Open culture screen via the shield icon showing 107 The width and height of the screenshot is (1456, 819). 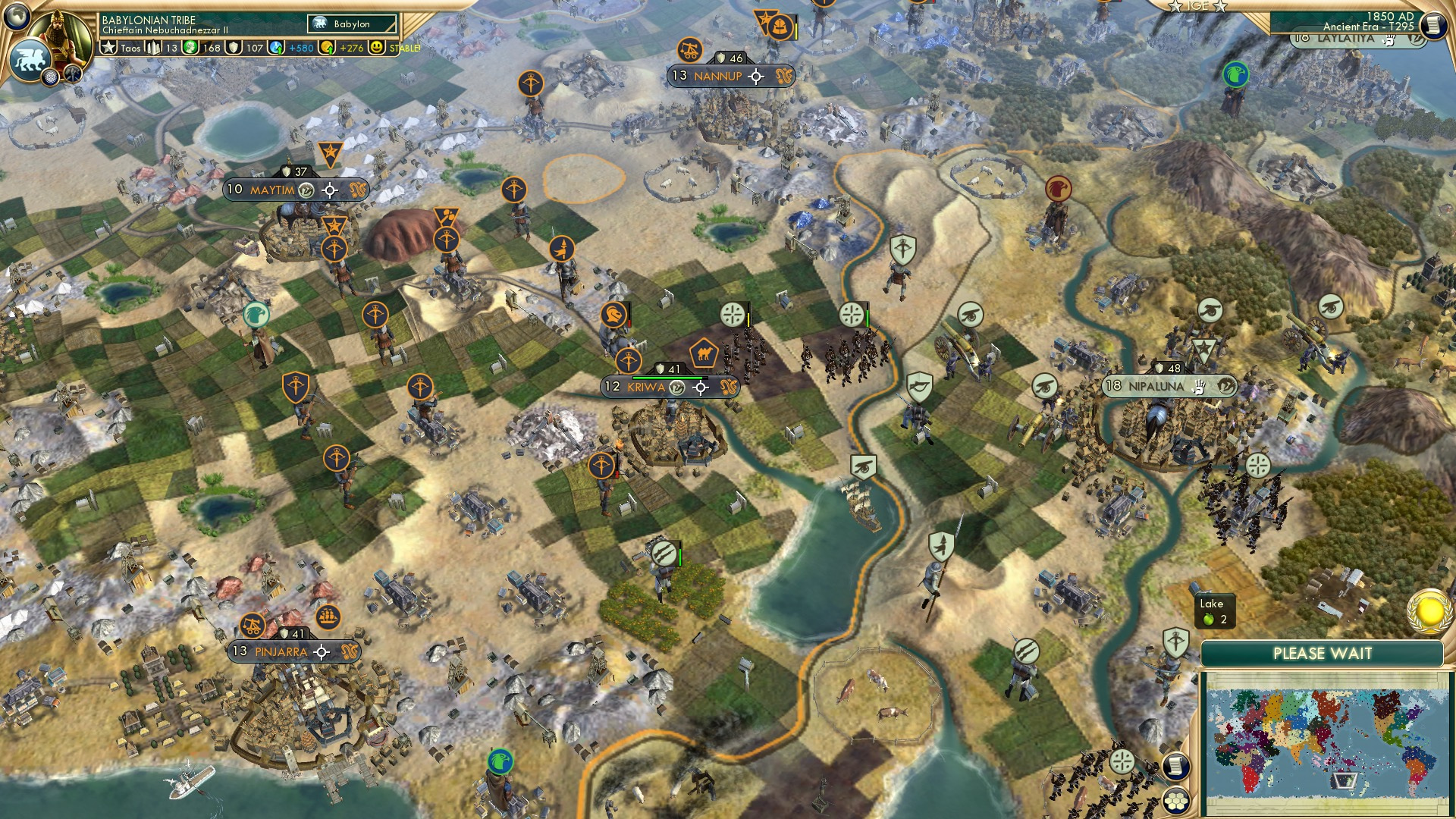tap(234, 46)
